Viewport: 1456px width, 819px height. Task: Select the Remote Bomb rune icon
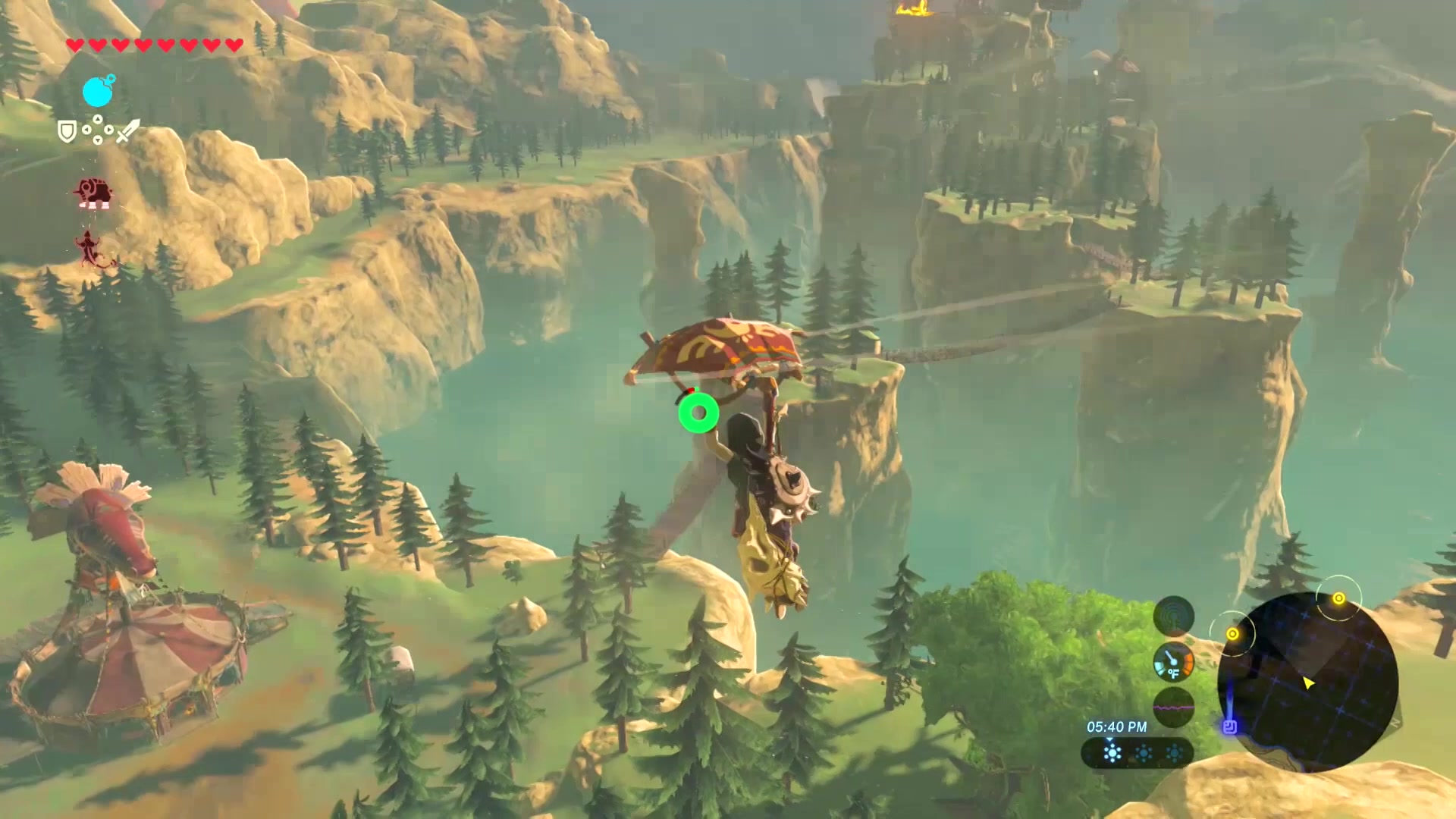98,93
